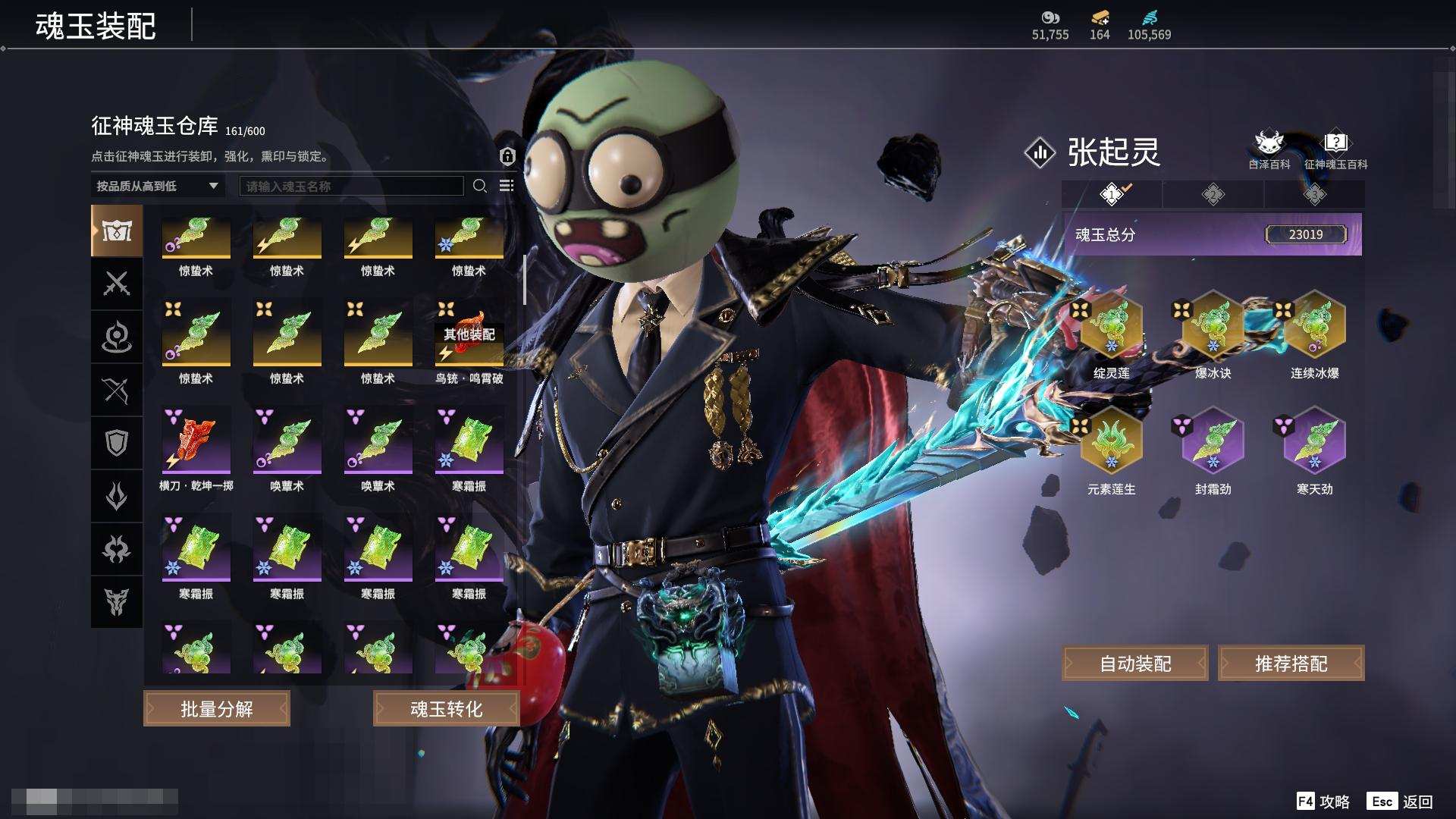
Task: Toggle the padlock lock icon
Action: pos(507,156)
